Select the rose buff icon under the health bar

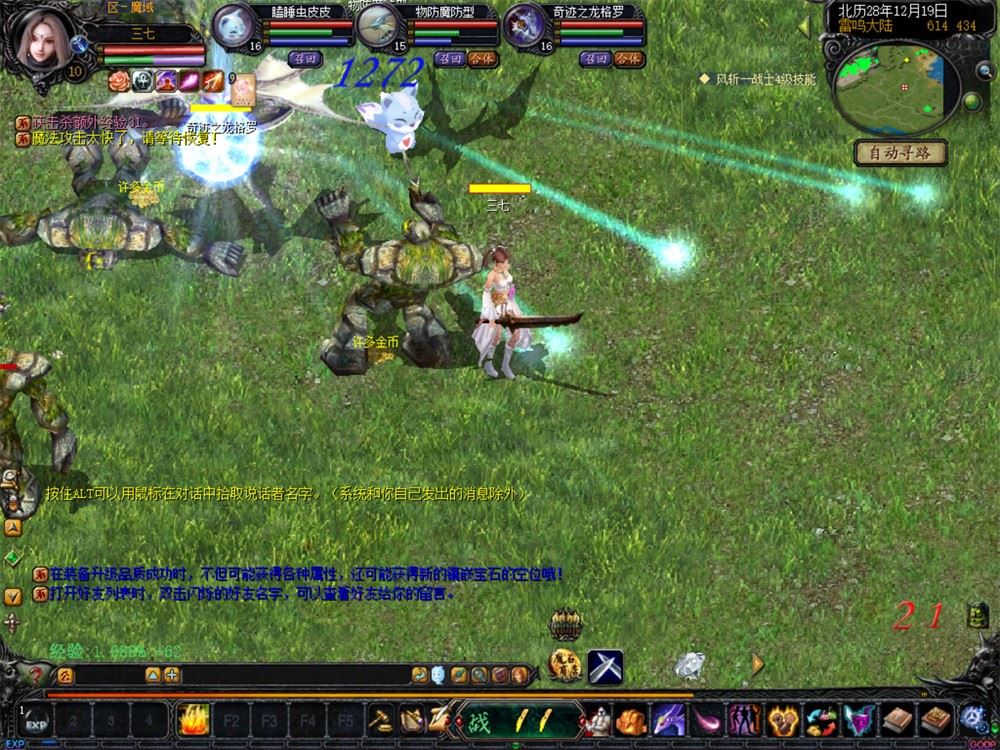tap(119, 81)
